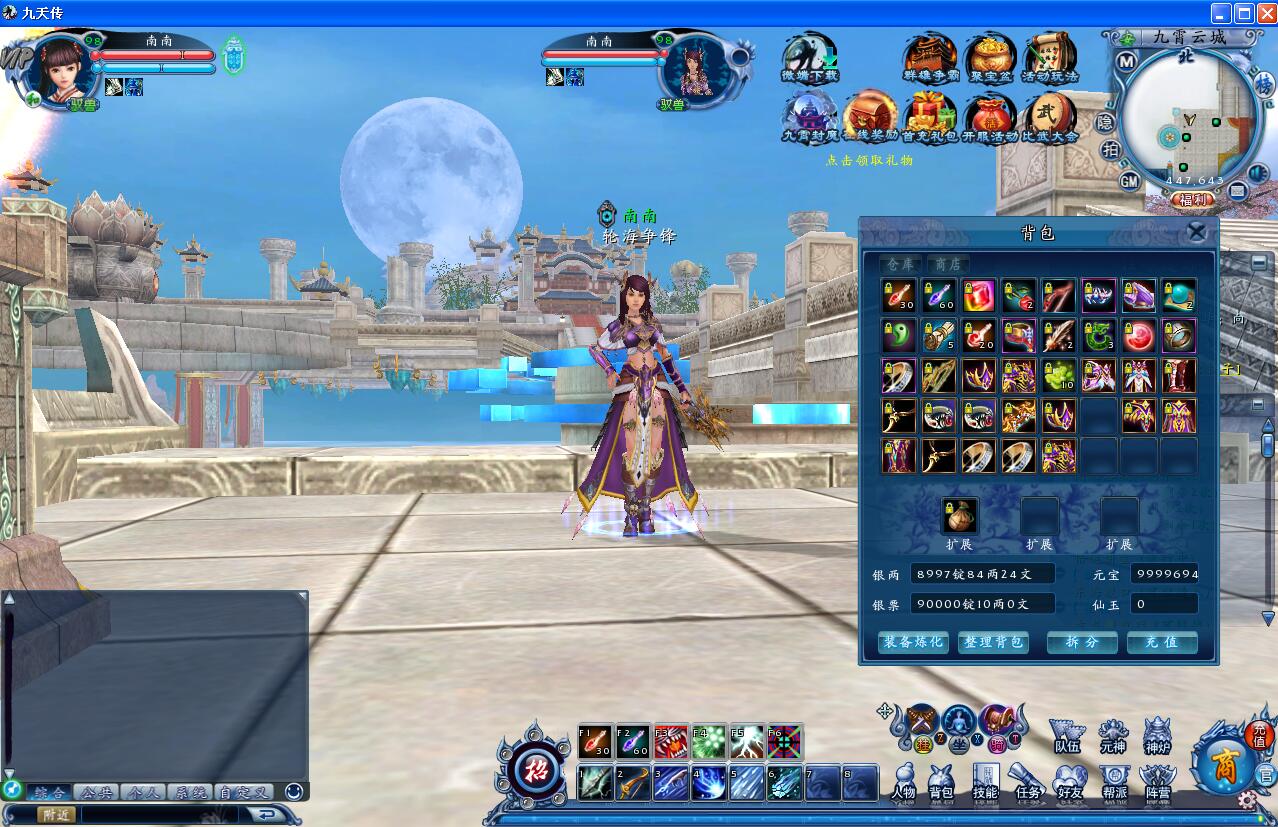Maximize the game window
Screen dimensions: 1278x827
tap(1243, 13)
